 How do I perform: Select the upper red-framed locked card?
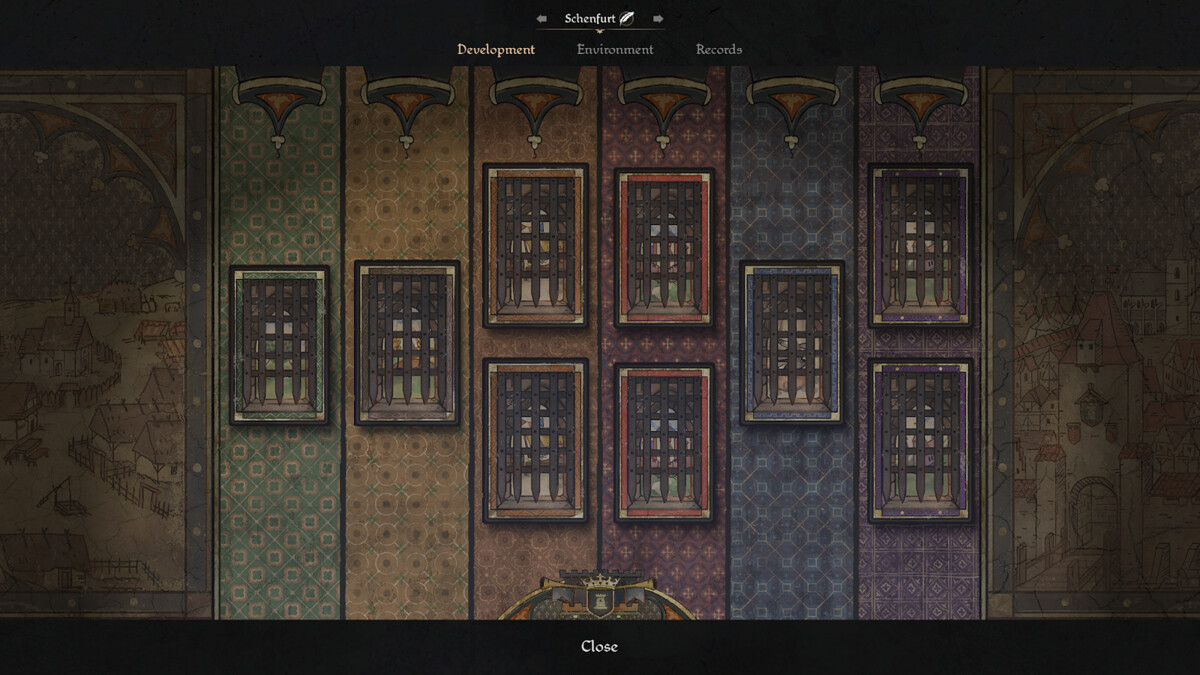(x=664, y=247)
